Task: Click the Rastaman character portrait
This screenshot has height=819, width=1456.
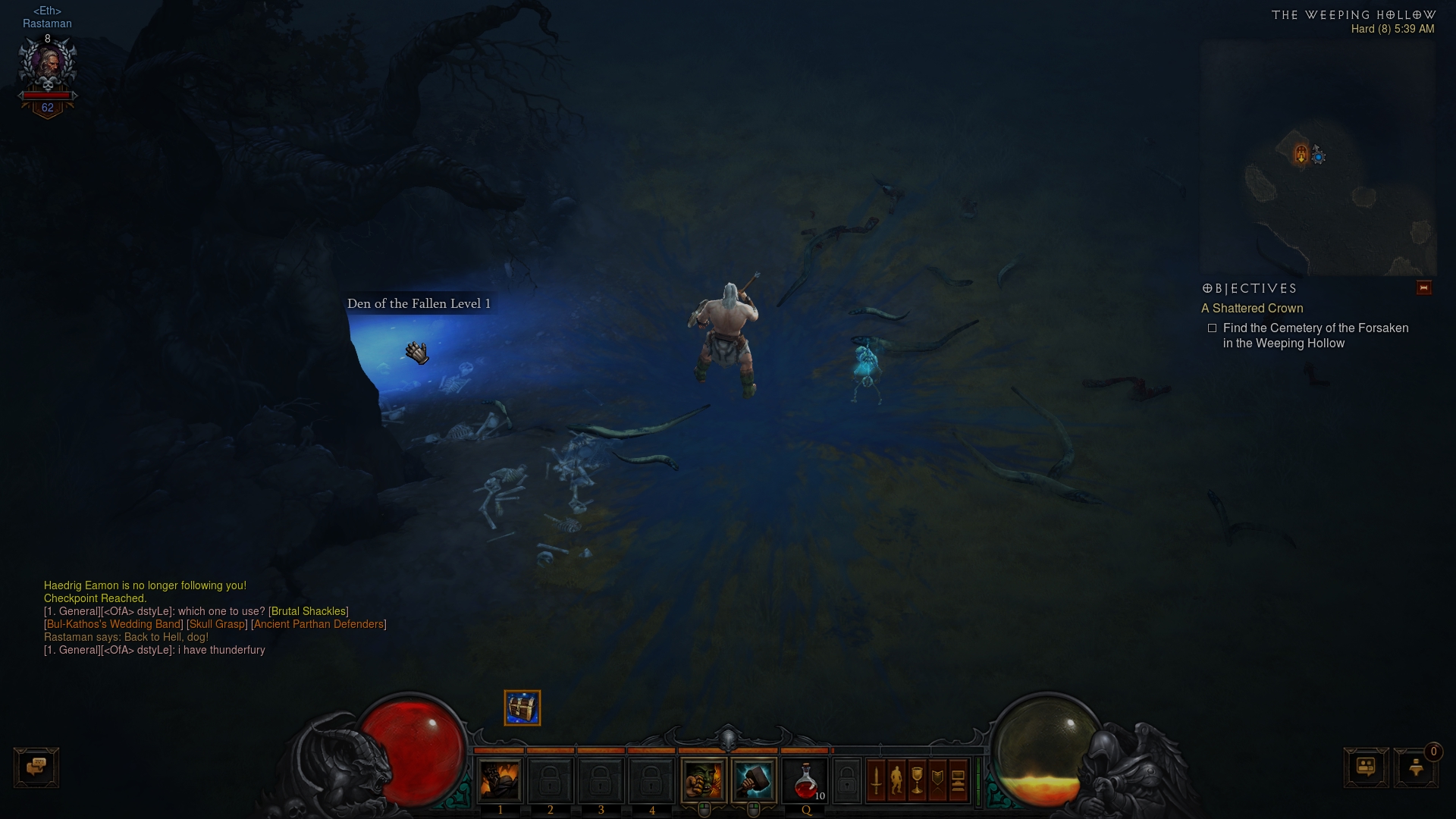Action: [47, 67]
